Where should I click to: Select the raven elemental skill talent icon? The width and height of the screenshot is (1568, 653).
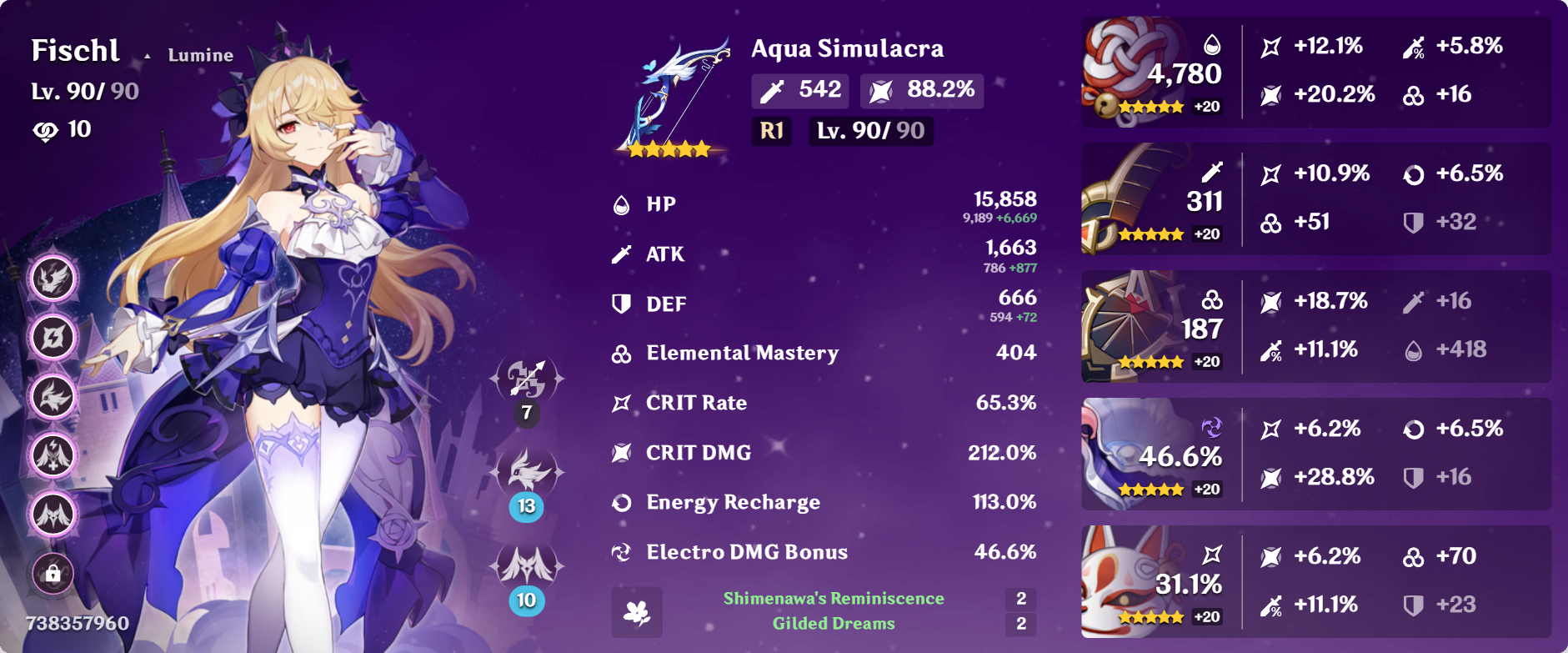point(527,472)
